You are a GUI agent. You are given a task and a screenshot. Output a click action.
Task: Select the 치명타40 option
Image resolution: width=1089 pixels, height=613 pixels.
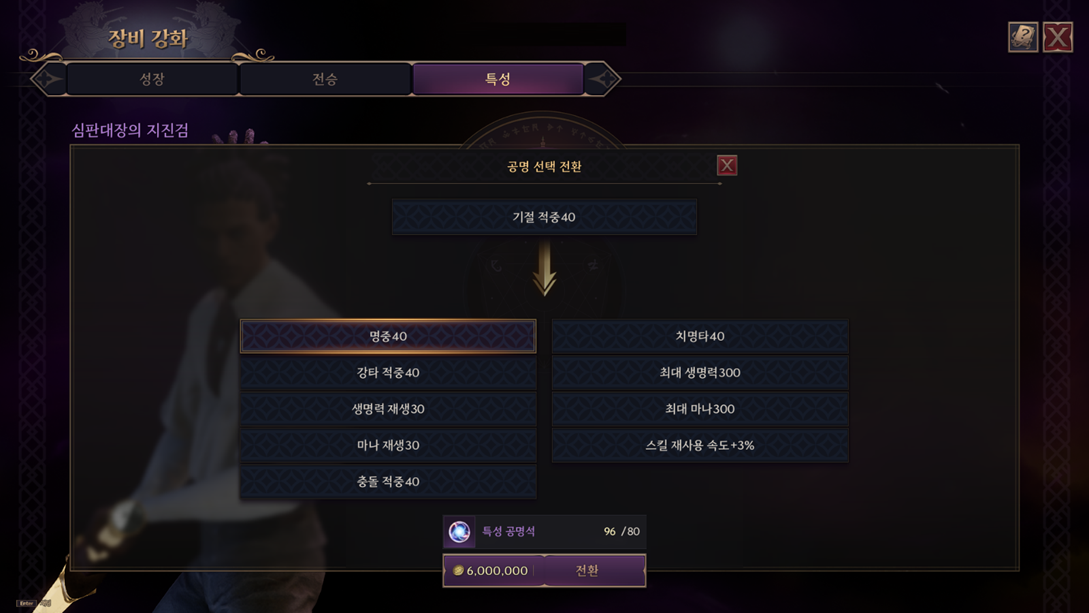(x=700, y=336)
